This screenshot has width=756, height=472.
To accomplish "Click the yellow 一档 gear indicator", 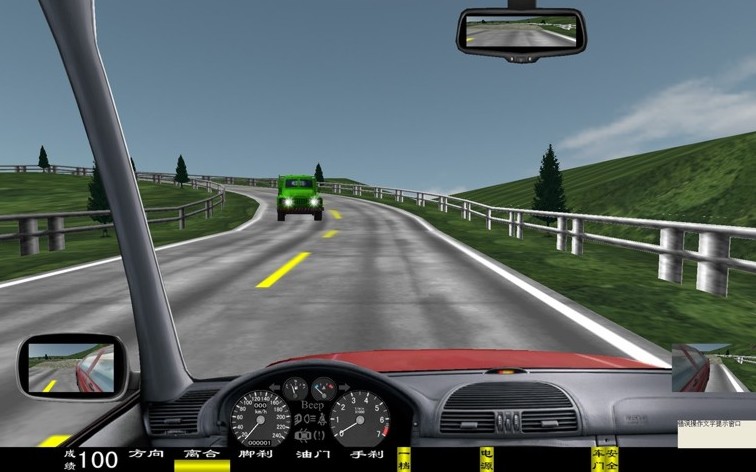I will point(404,459).
